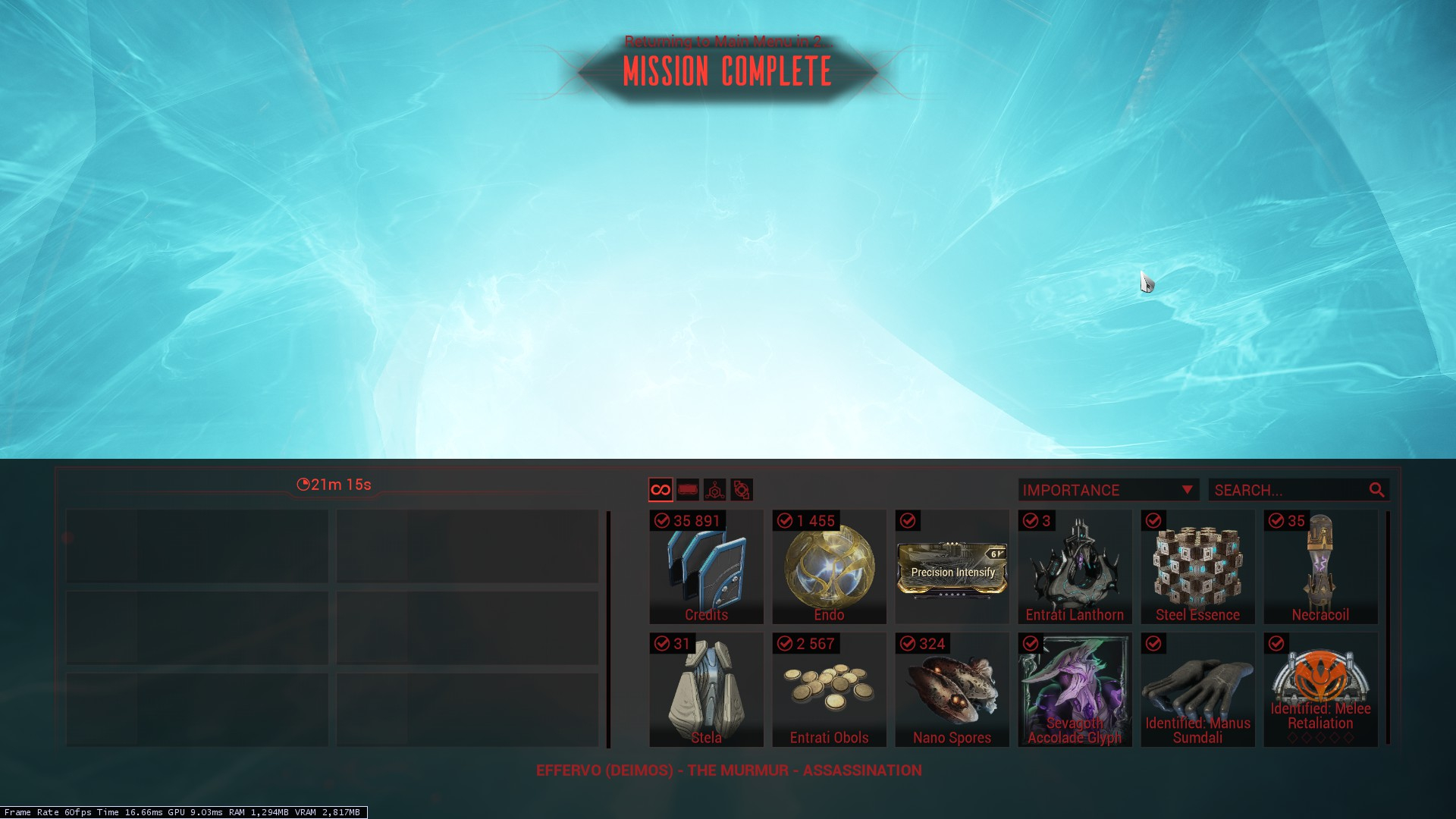View the Sevagoth Accolade Glyph reward
This screenshot has height=819, width=1456.
click(1075, 690)
